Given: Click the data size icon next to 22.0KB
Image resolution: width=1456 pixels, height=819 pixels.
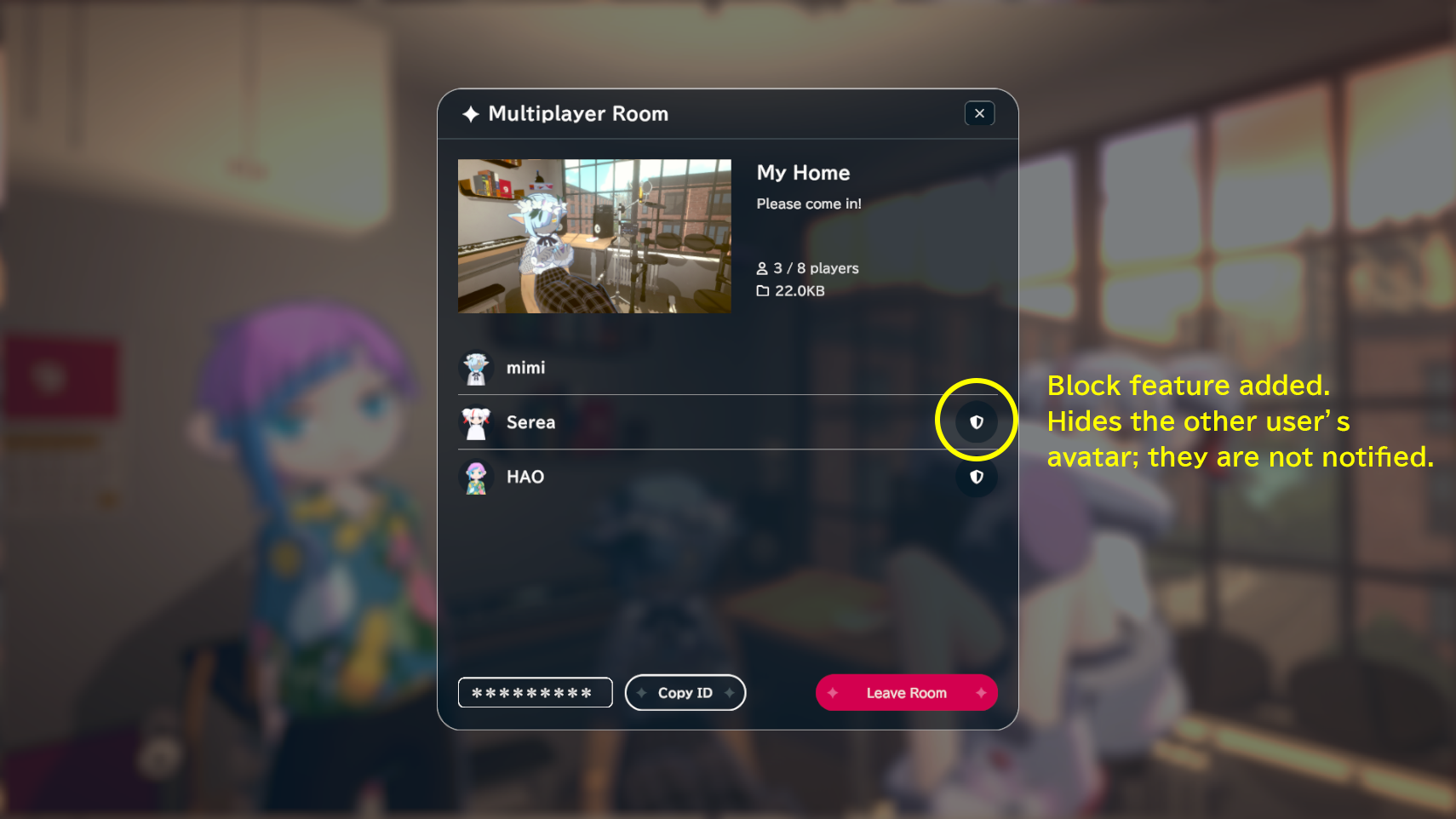Looking at the screenshot, I should coord(762,290).
